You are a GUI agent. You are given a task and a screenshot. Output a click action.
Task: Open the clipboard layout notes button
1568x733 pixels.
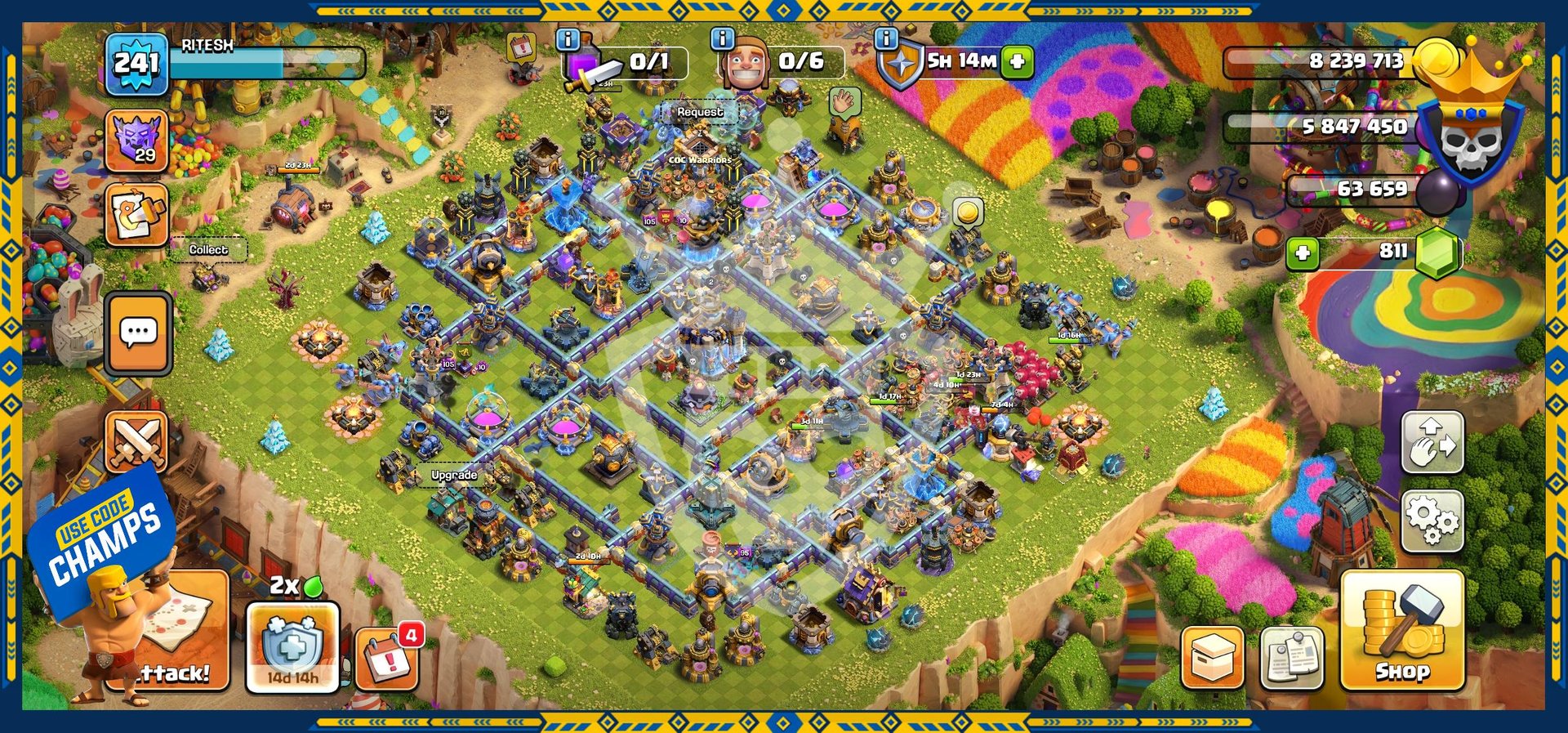(x=1292, y=658)
